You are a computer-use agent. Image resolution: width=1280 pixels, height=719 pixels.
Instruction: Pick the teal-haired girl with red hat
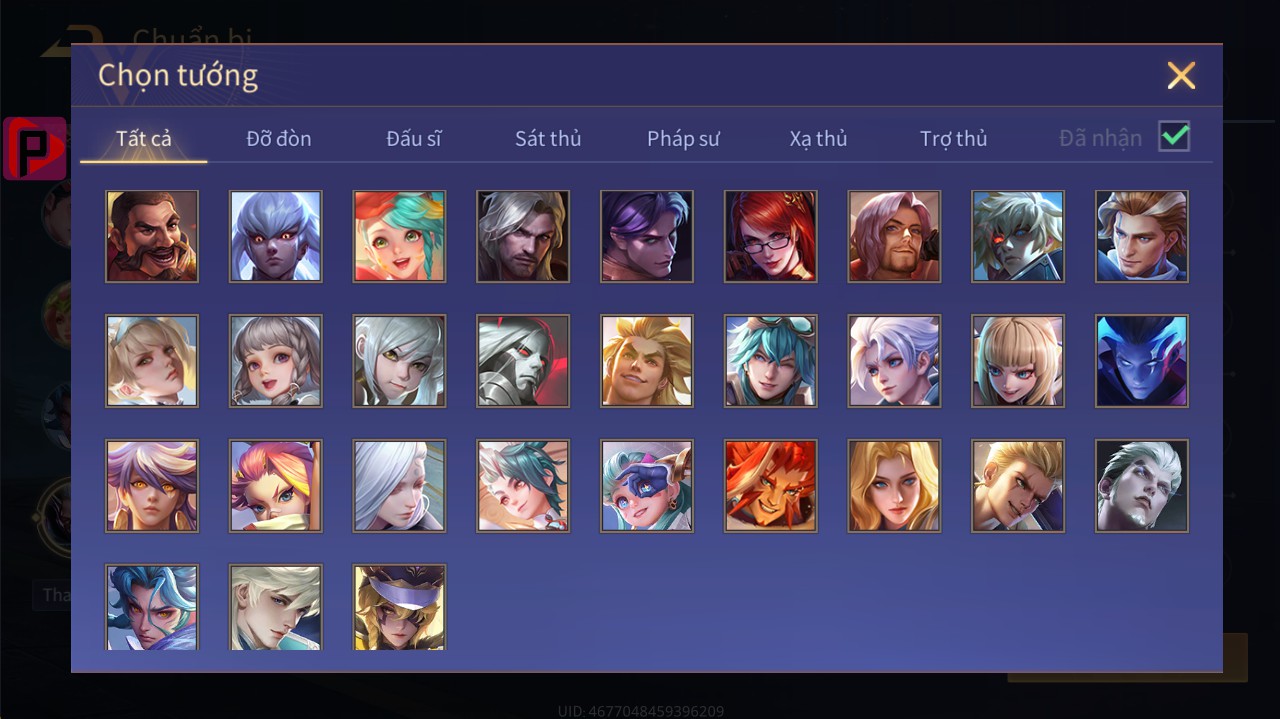399,237
